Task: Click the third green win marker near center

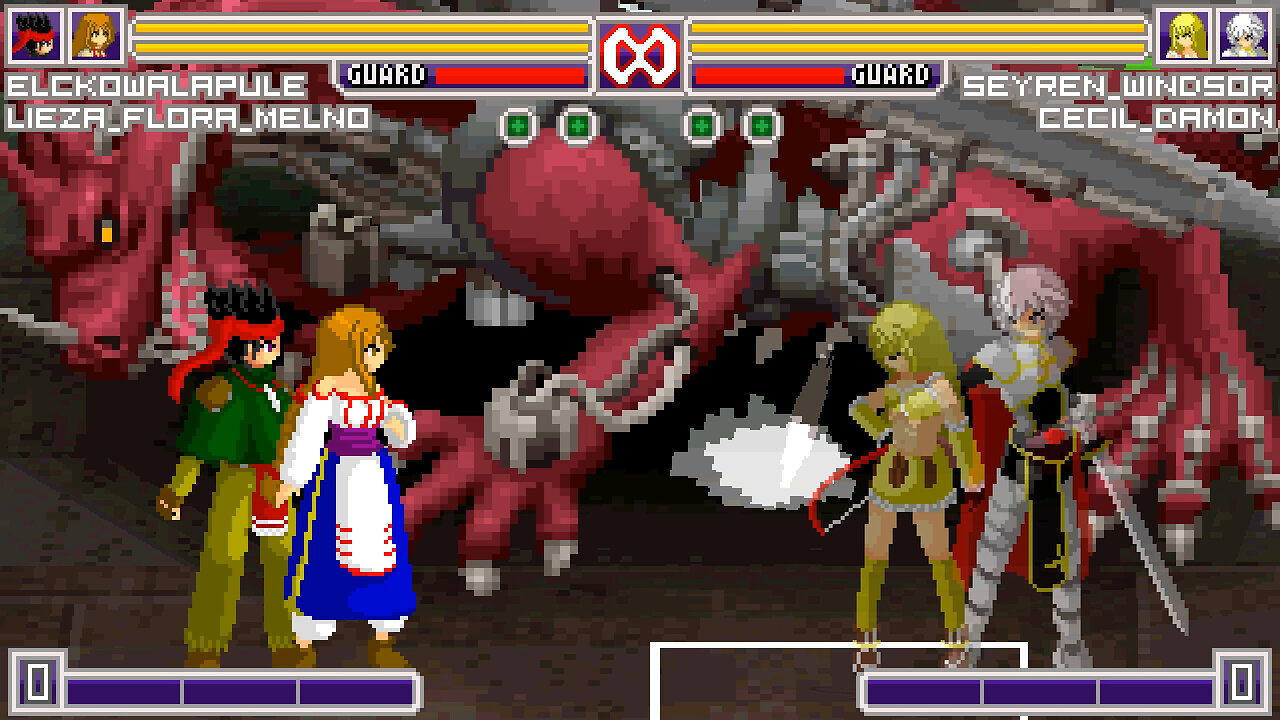Action: pos(702,125)
